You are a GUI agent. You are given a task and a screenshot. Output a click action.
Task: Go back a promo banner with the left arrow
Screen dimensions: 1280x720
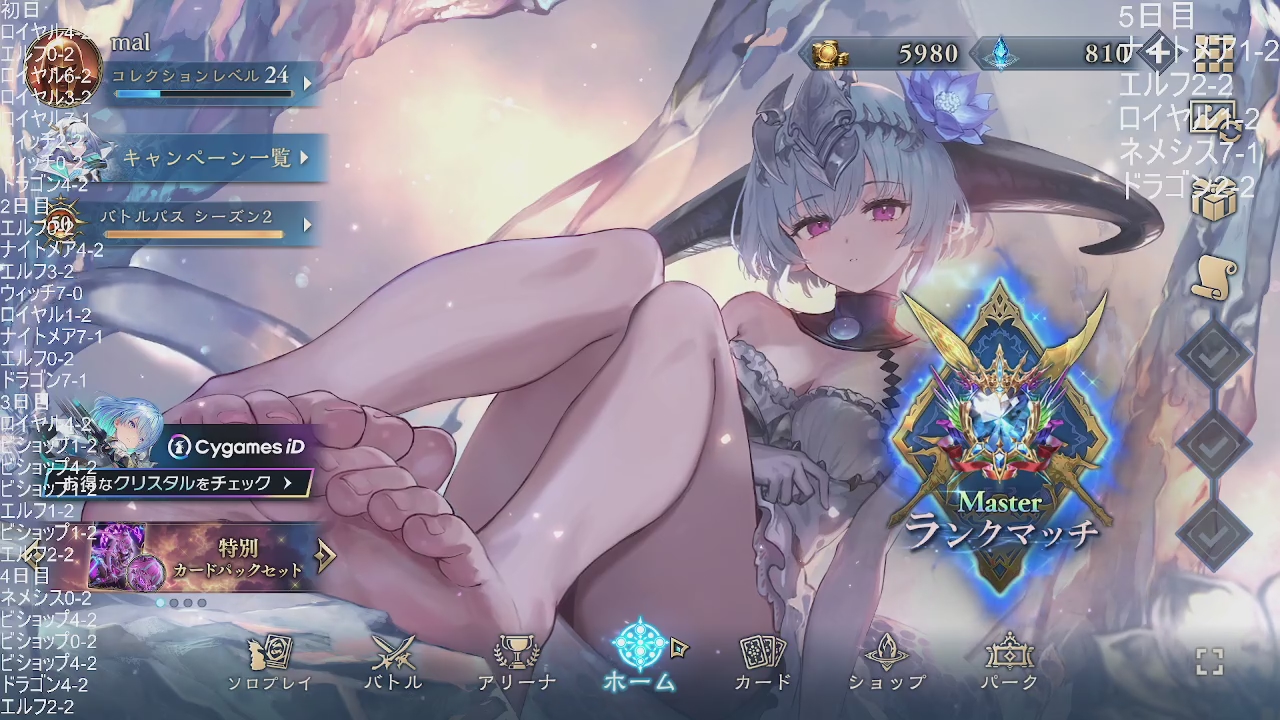click(x=36, y=553)
